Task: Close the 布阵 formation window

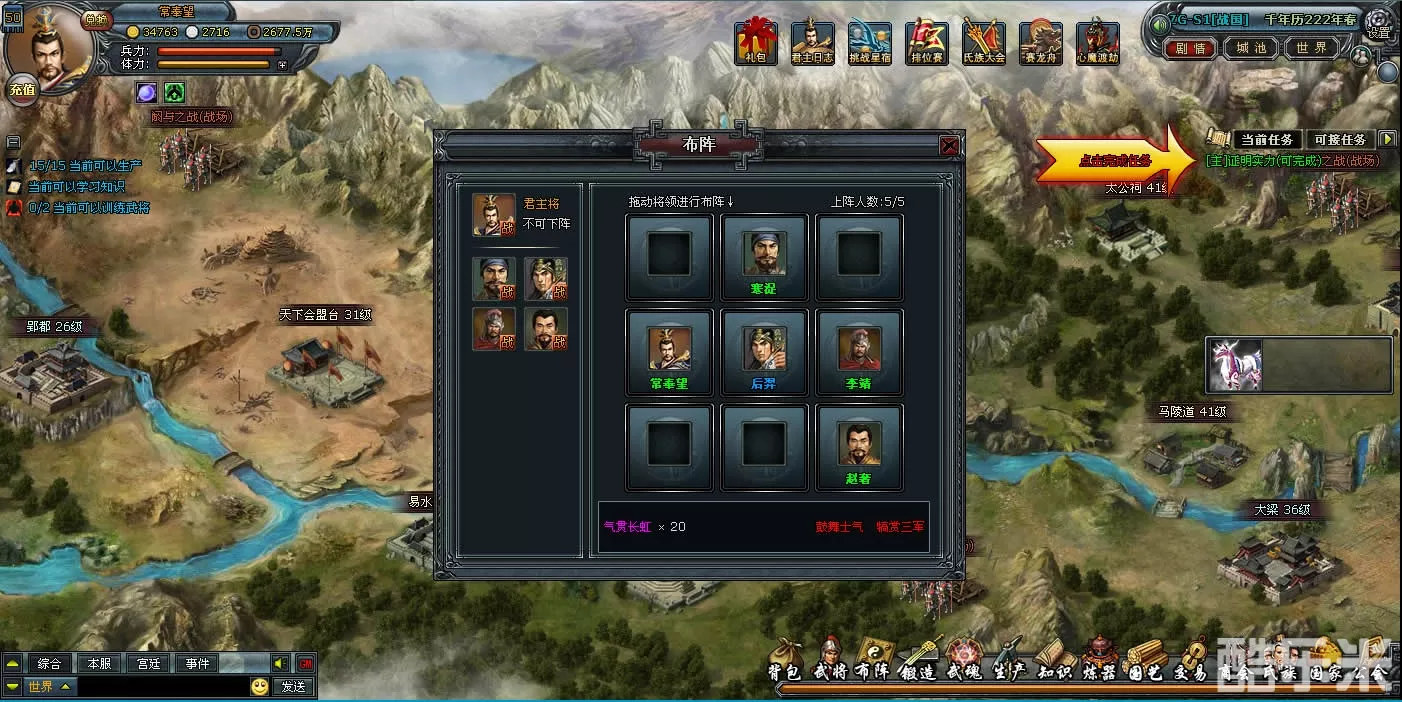Action: (x=949, y=146)
